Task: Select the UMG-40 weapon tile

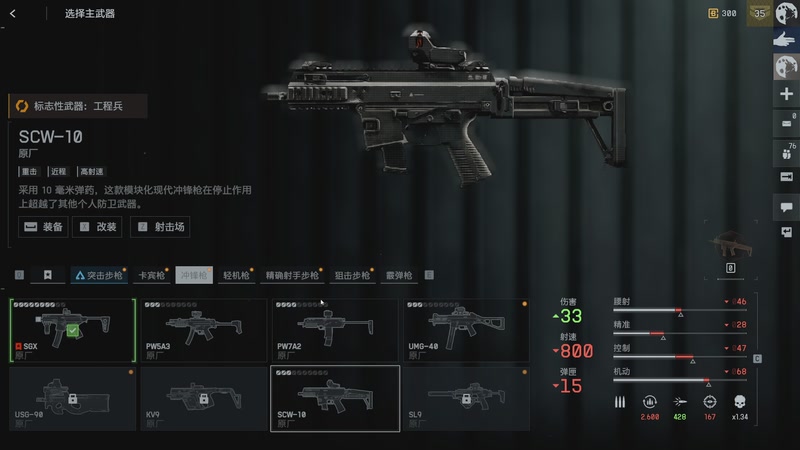Action: [x=466, y=330]
